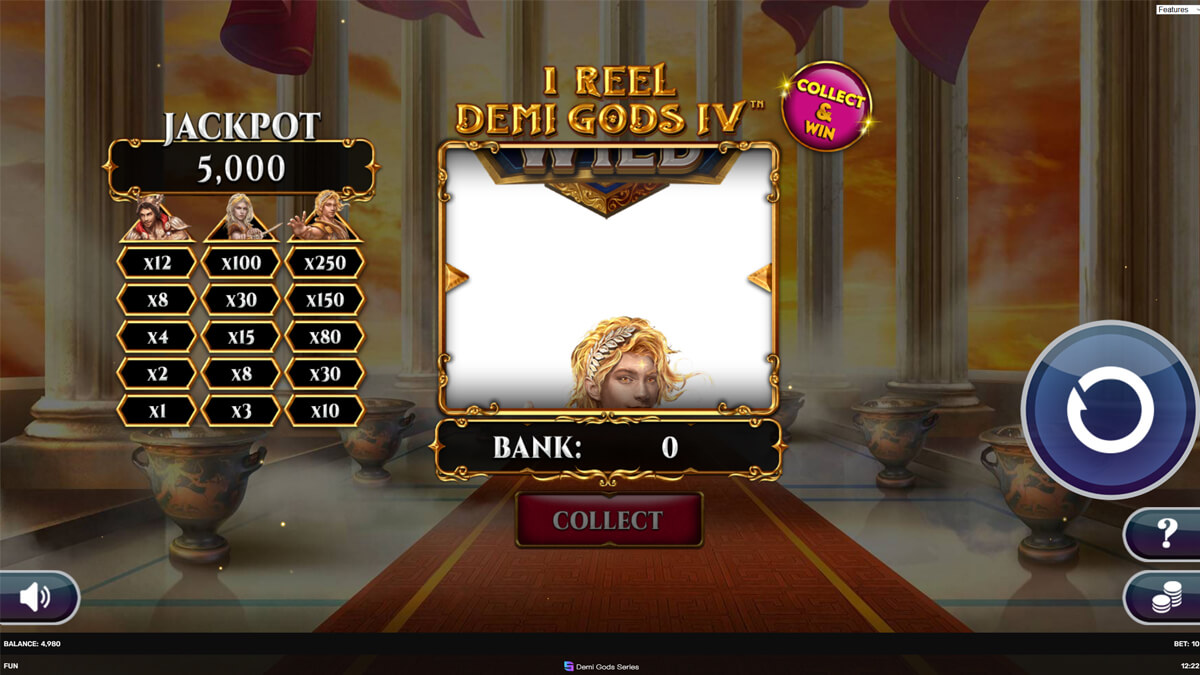
Task: Toggle the sound speaker button
Action: [36, 597]
